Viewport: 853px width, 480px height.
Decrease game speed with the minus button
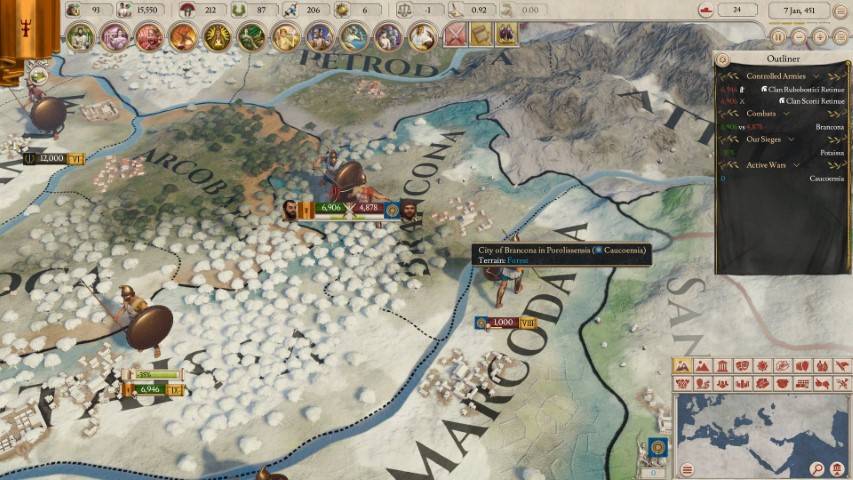(x=798, y=36)
